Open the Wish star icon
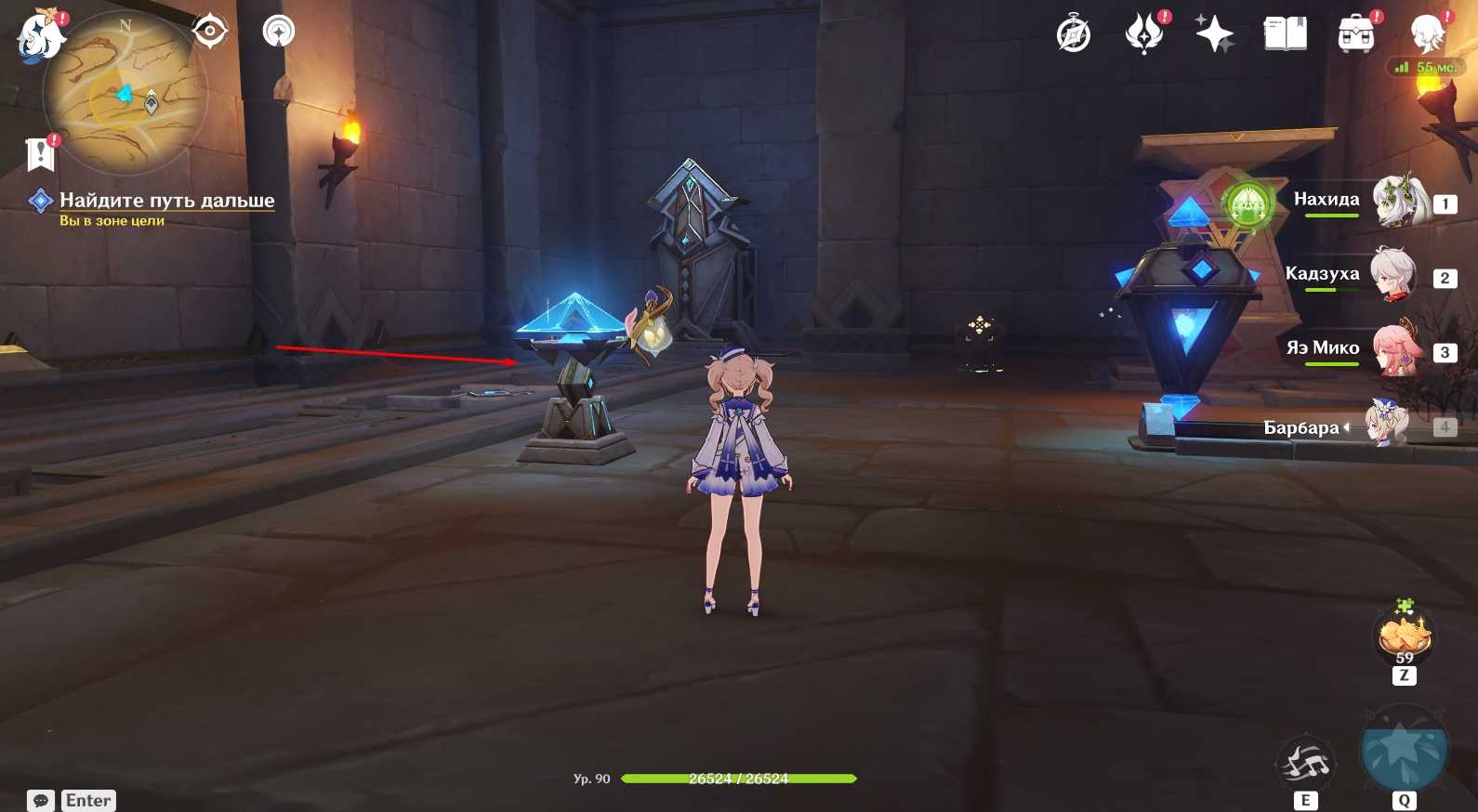Screen dimensions: 1478x812 [x=1214, y=35]
